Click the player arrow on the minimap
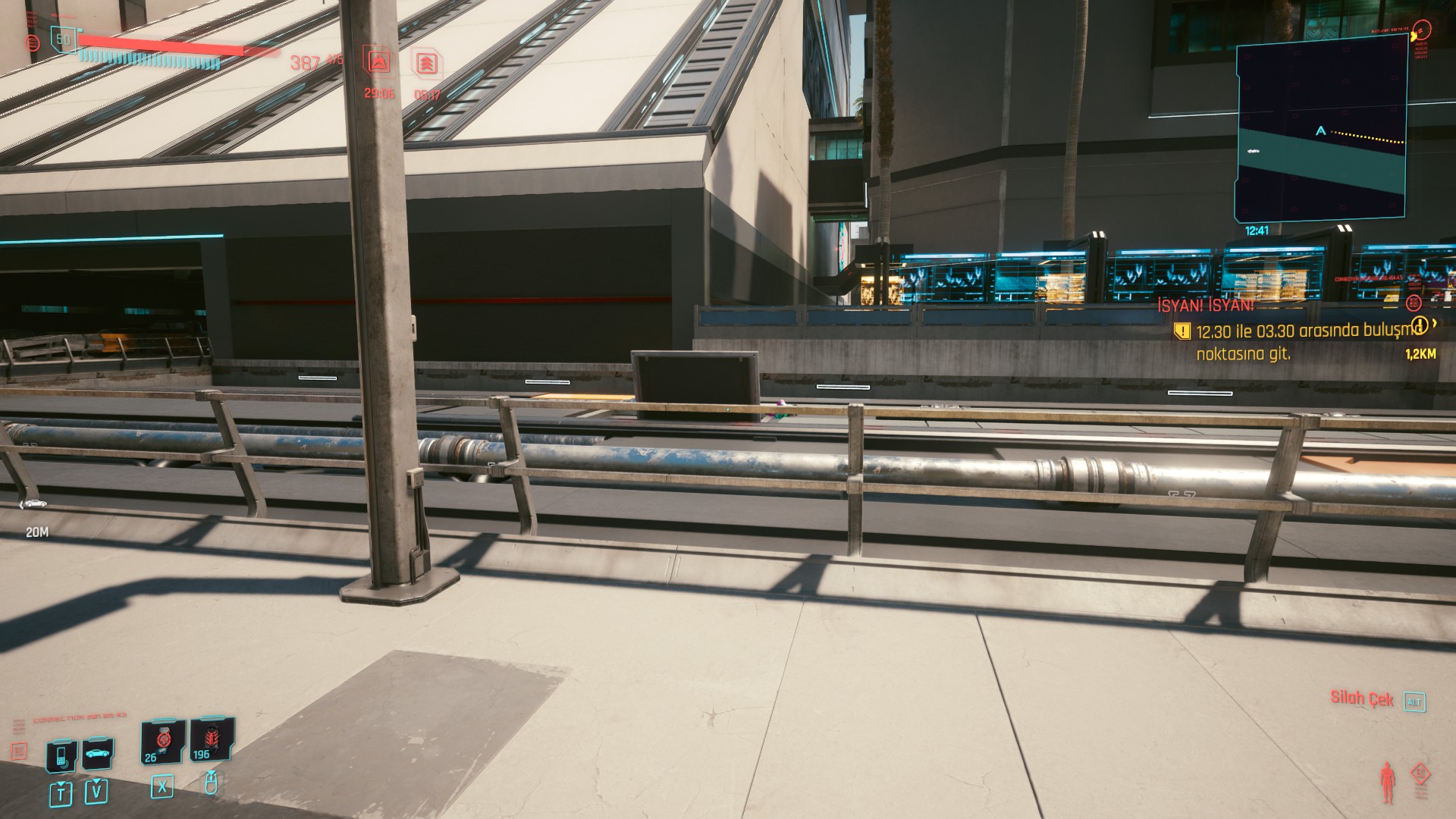The height and width of the screenshot is (819, 1456). [1322, 131]
